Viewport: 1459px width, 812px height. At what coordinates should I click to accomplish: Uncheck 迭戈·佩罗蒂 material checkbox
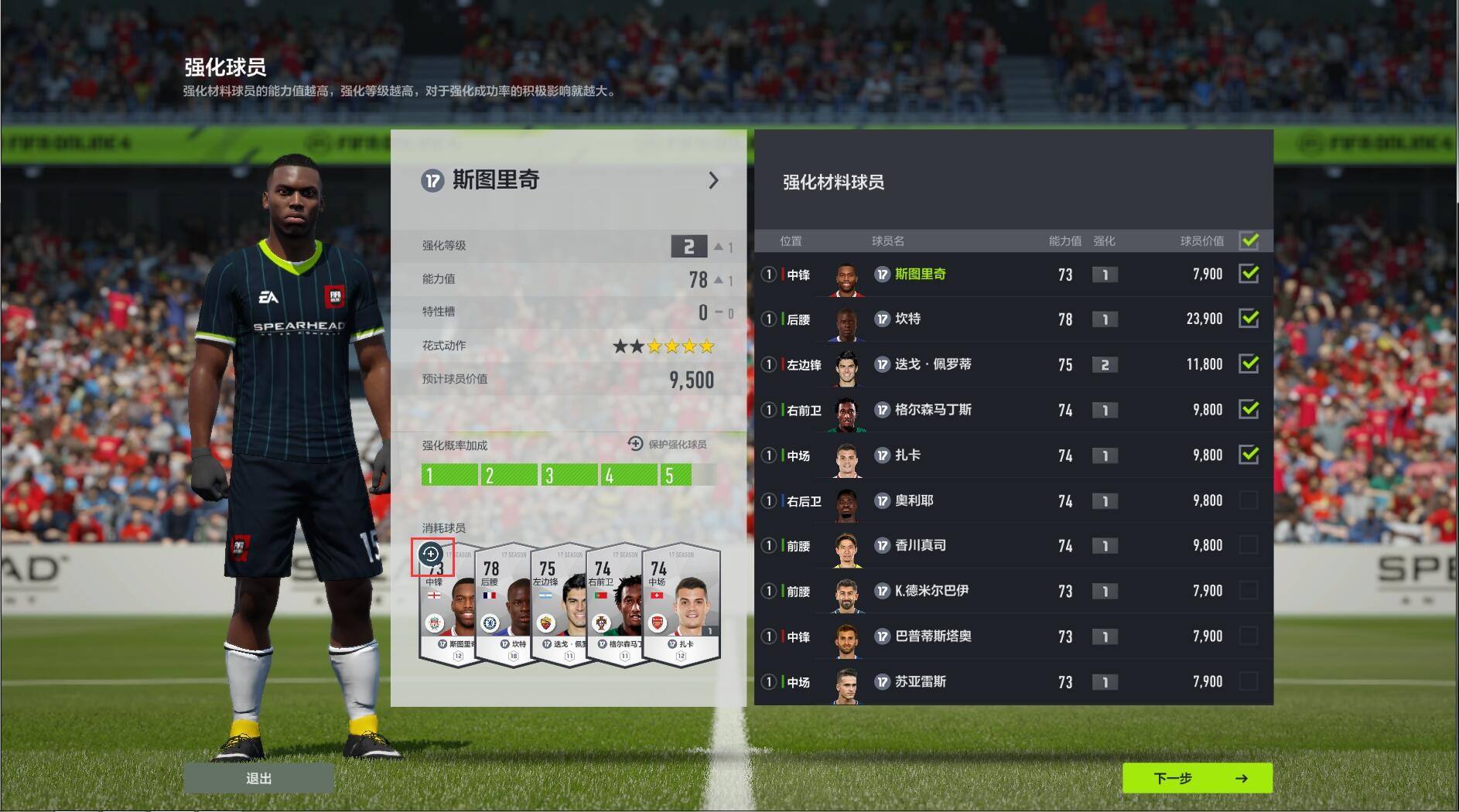pyautogui.click(x=1249, y=364)
